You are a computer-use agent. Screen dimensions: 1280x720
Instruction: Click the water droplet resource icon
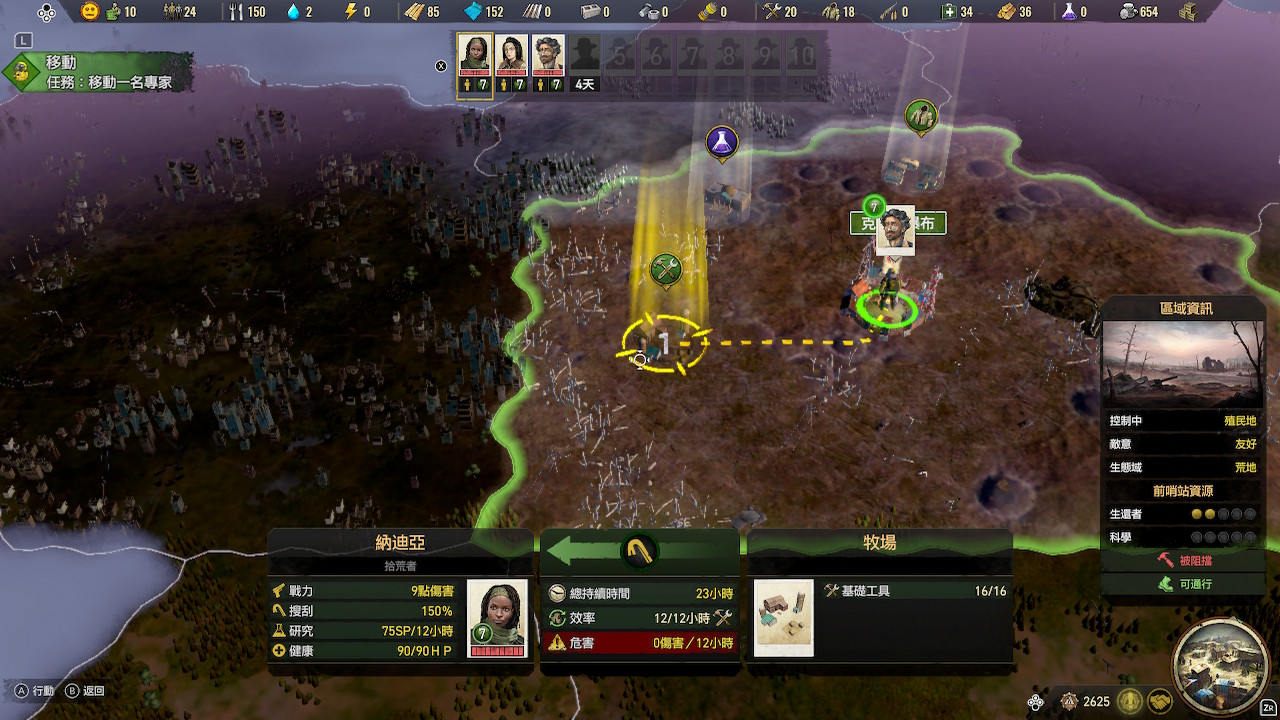pyautogui.click(x=293, y=12)
